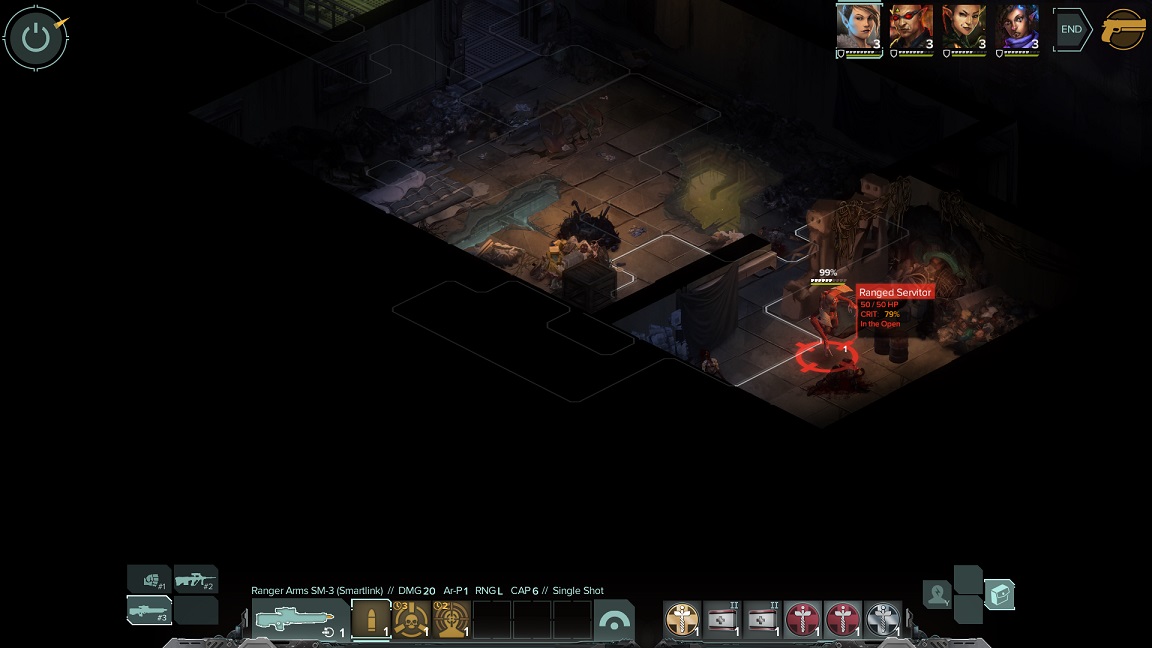Switch to the assault rifle weapon slot #2

tap(196, 579)
